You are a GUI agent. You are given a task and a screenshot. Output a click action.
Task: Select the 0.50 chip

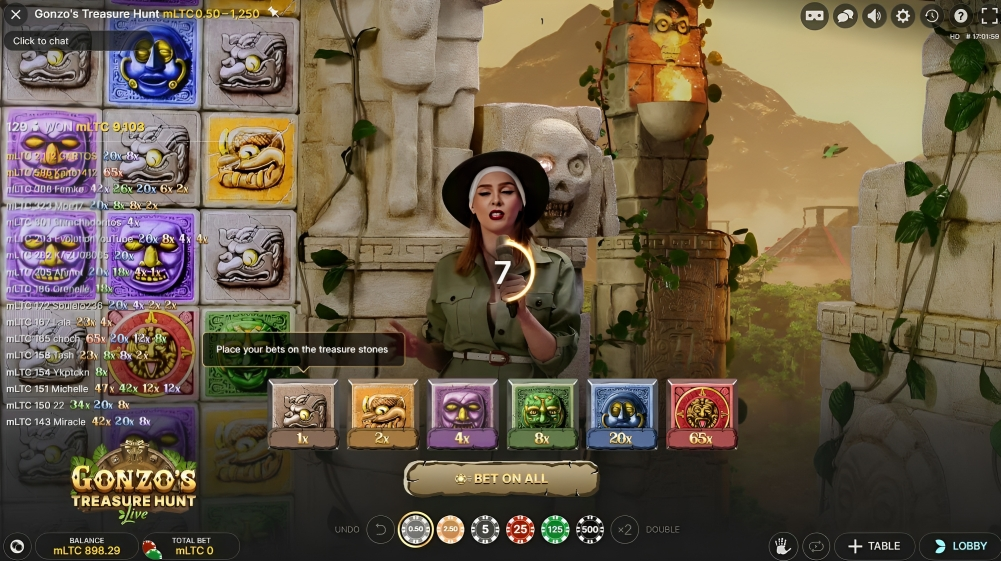416,529
